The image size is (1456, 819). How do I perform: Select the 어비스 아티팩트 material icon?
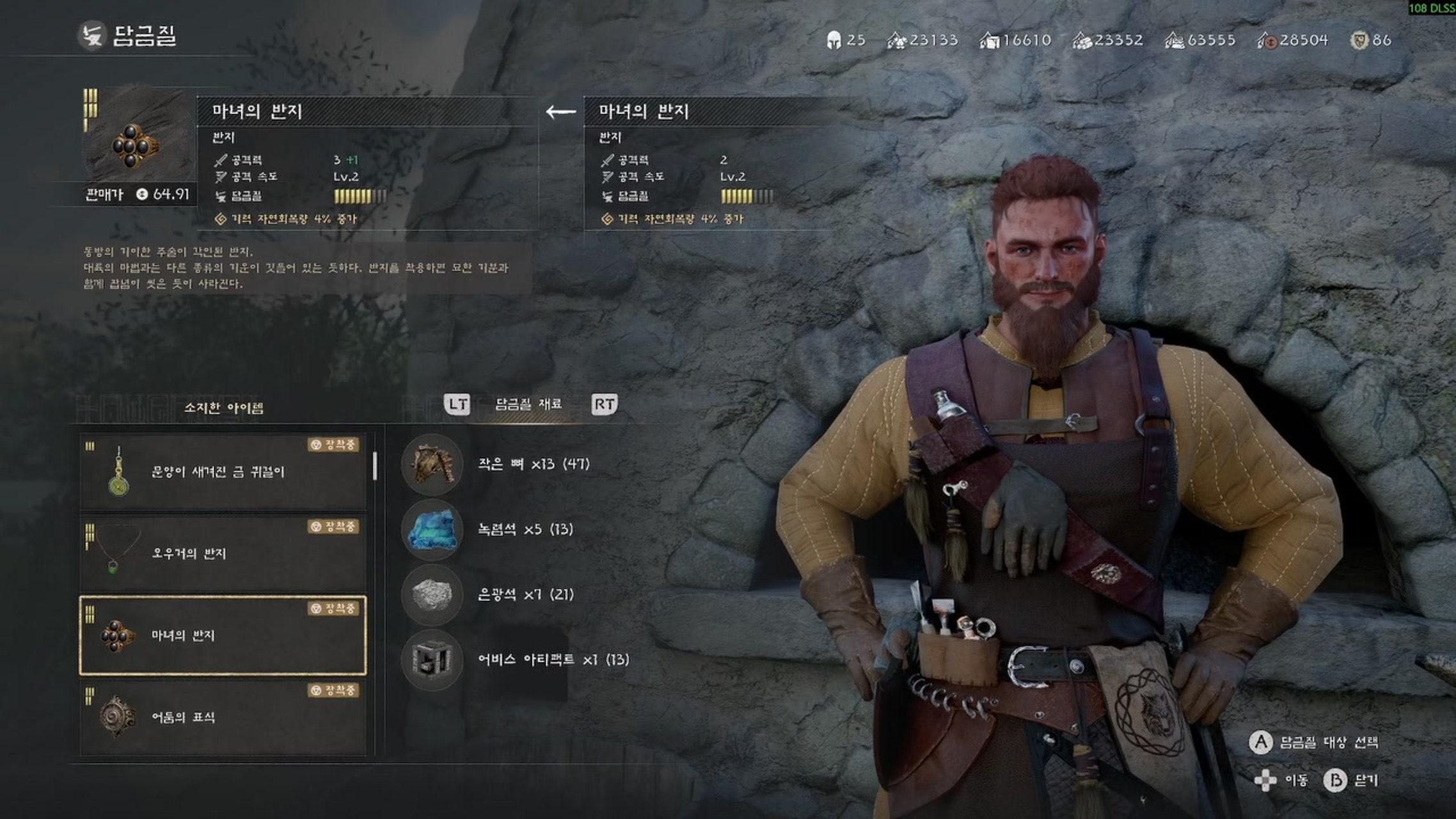tap(432, 660)
